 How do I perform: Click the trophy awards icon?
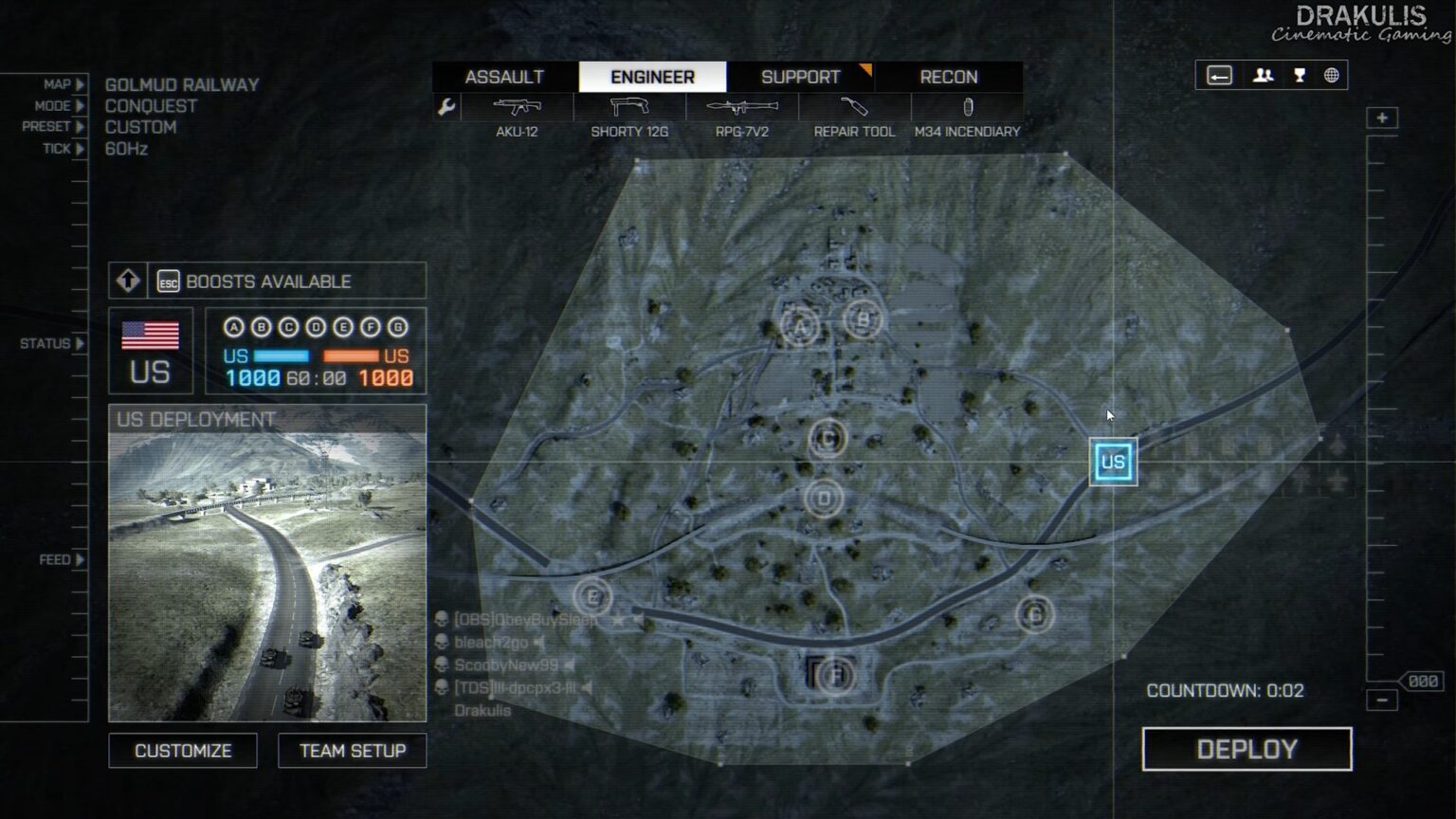(x=1298, y=76)
